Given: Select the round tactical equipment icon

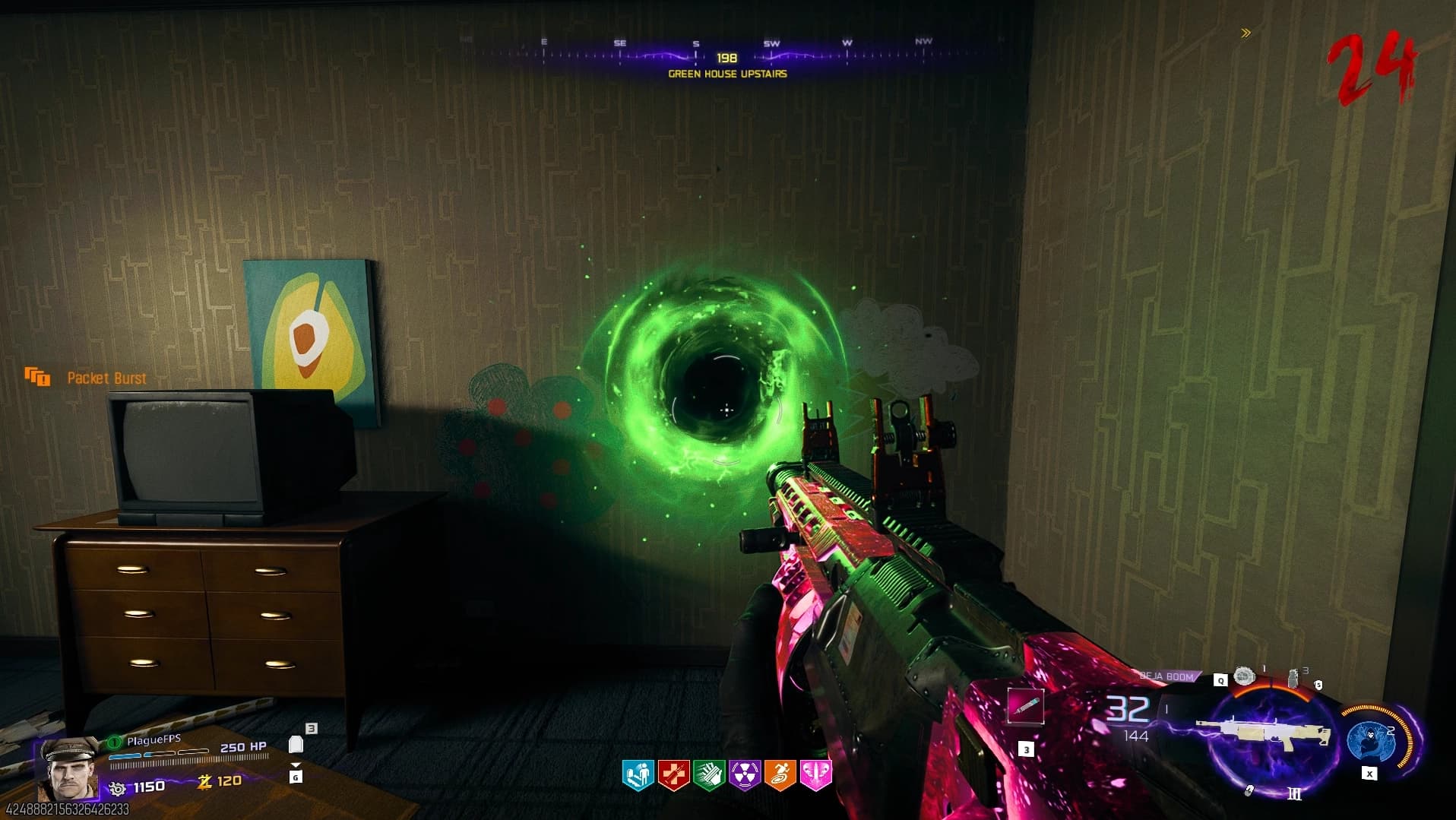Looking at the screenshot, I should [1244, 676].
